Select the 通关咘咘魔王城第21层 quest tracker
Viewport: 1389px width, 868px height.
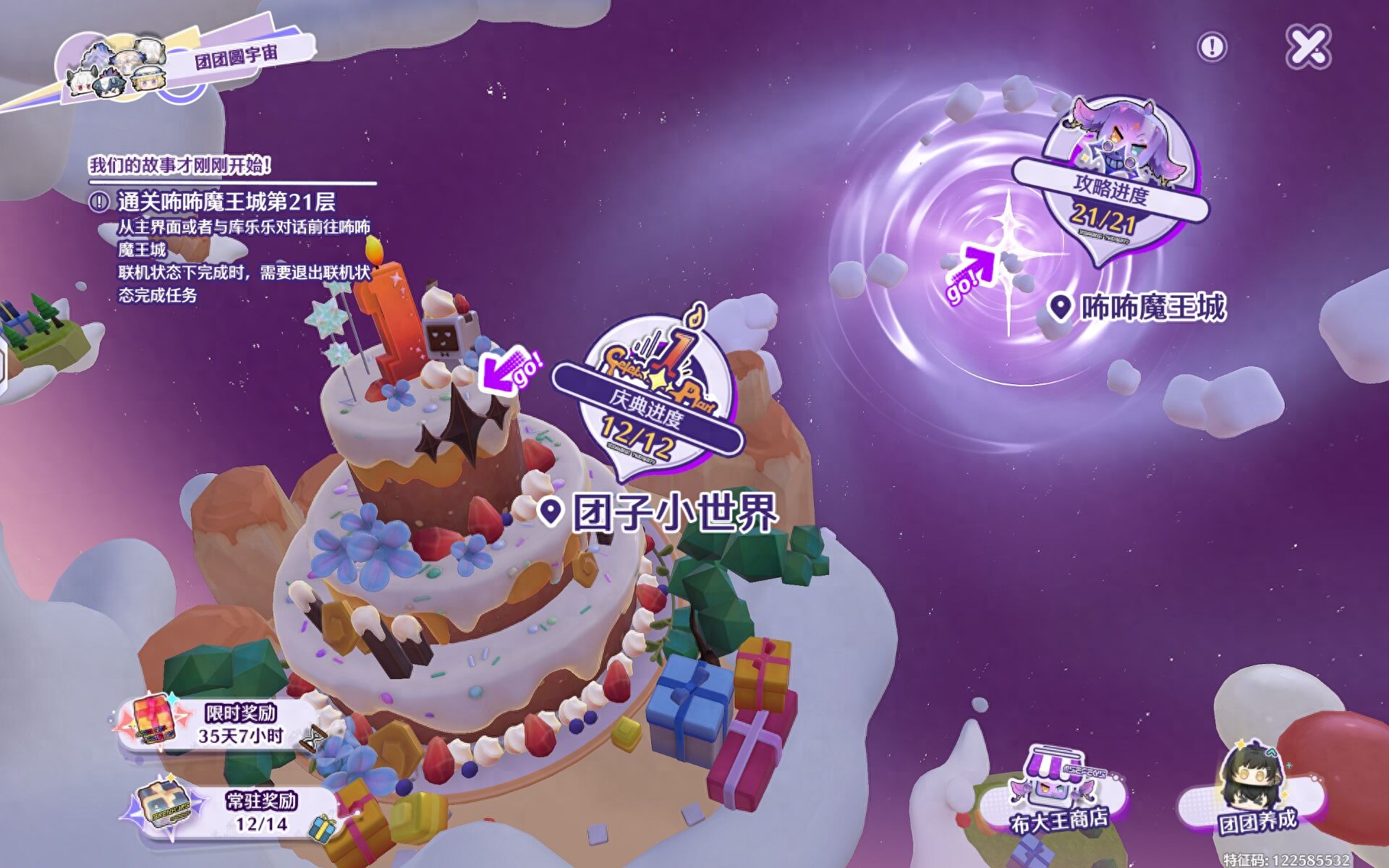coord(226,202)
